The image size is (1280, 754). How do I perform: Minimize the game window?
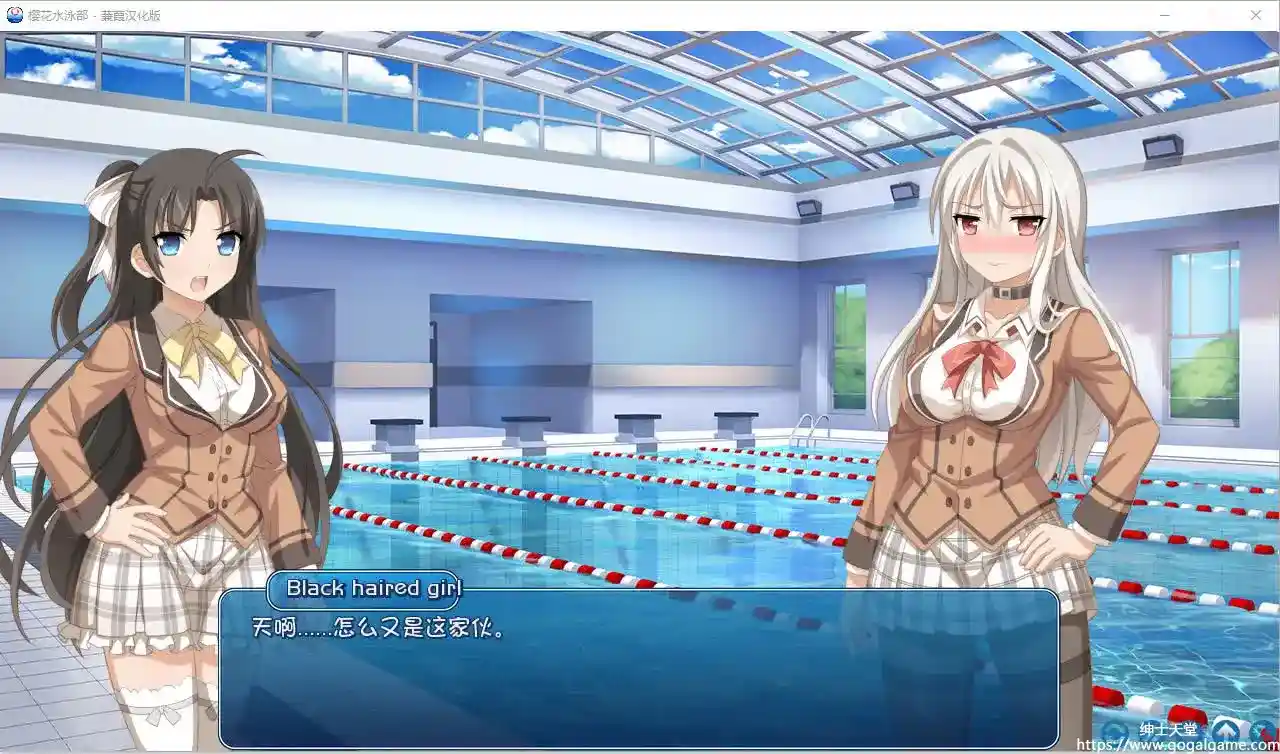pos(1166,15)
